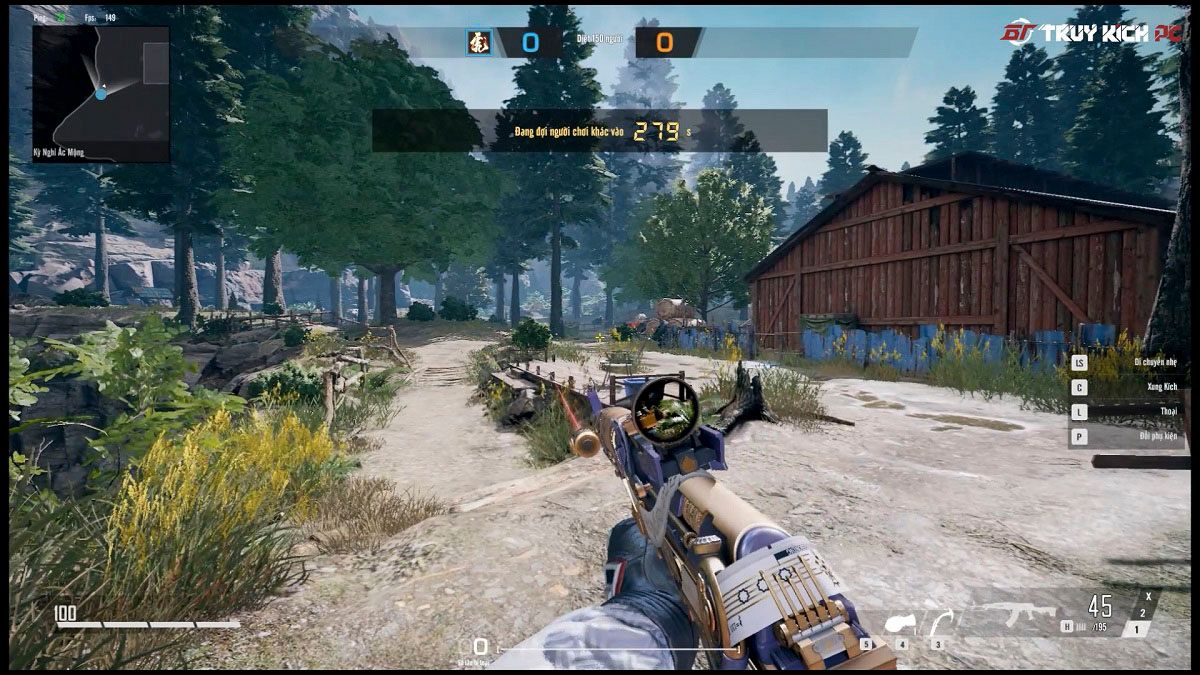The width and height of the screenshot is (1200, 675).
Task: Select the highlighted weapon slot 1 box
Action: 1135,629
